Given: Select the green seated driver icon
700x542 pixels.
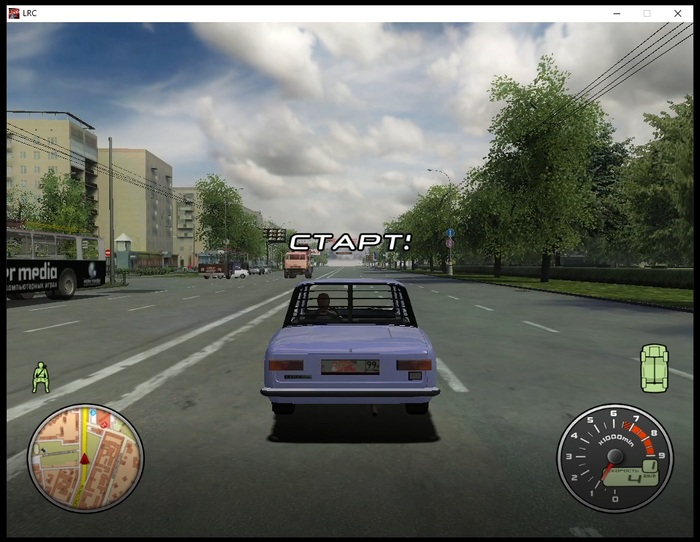Looking at the screenshot, I should pos(40,376).
